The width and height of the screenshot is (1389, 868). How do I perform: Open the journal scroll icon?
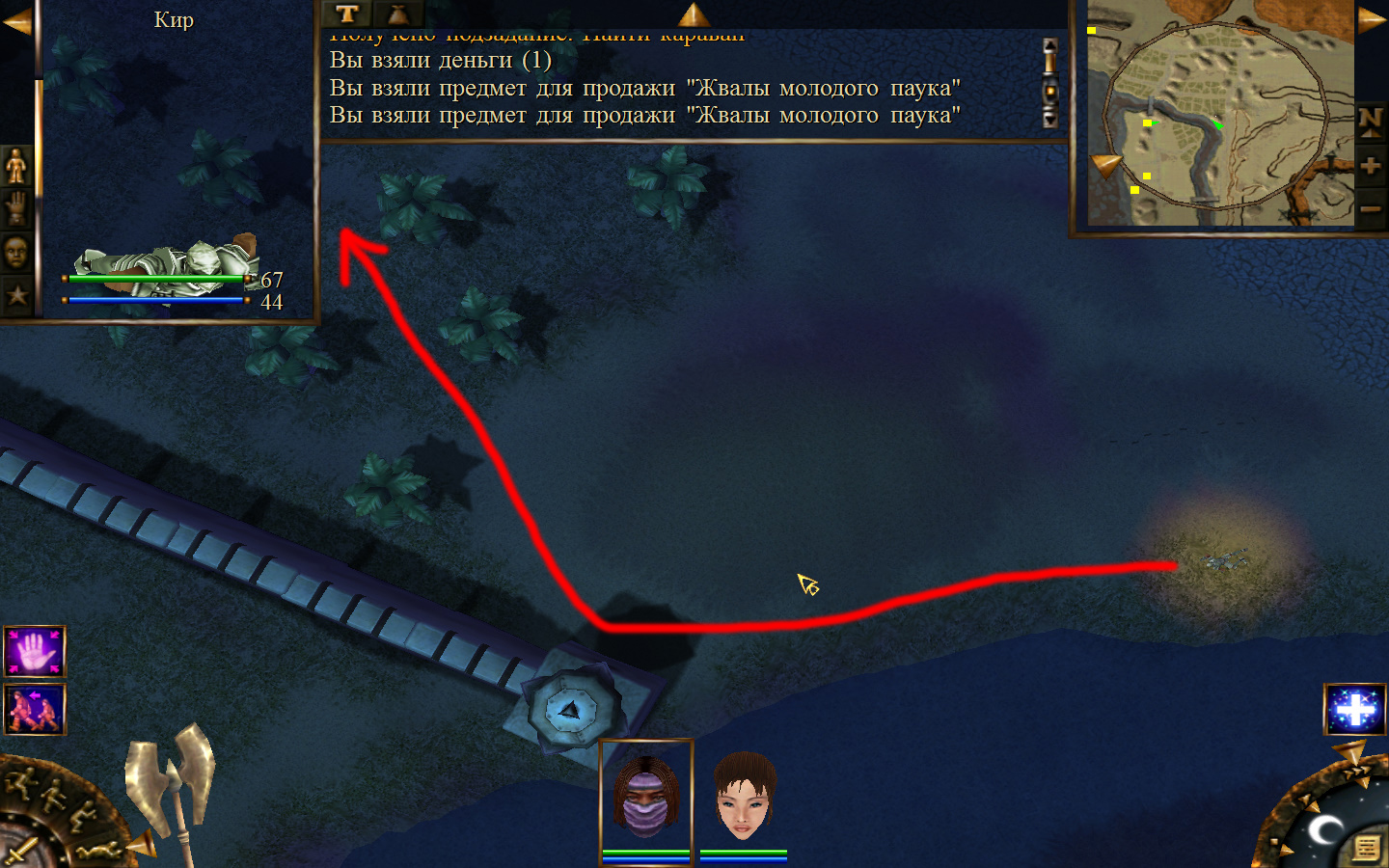pos(1366,848)
